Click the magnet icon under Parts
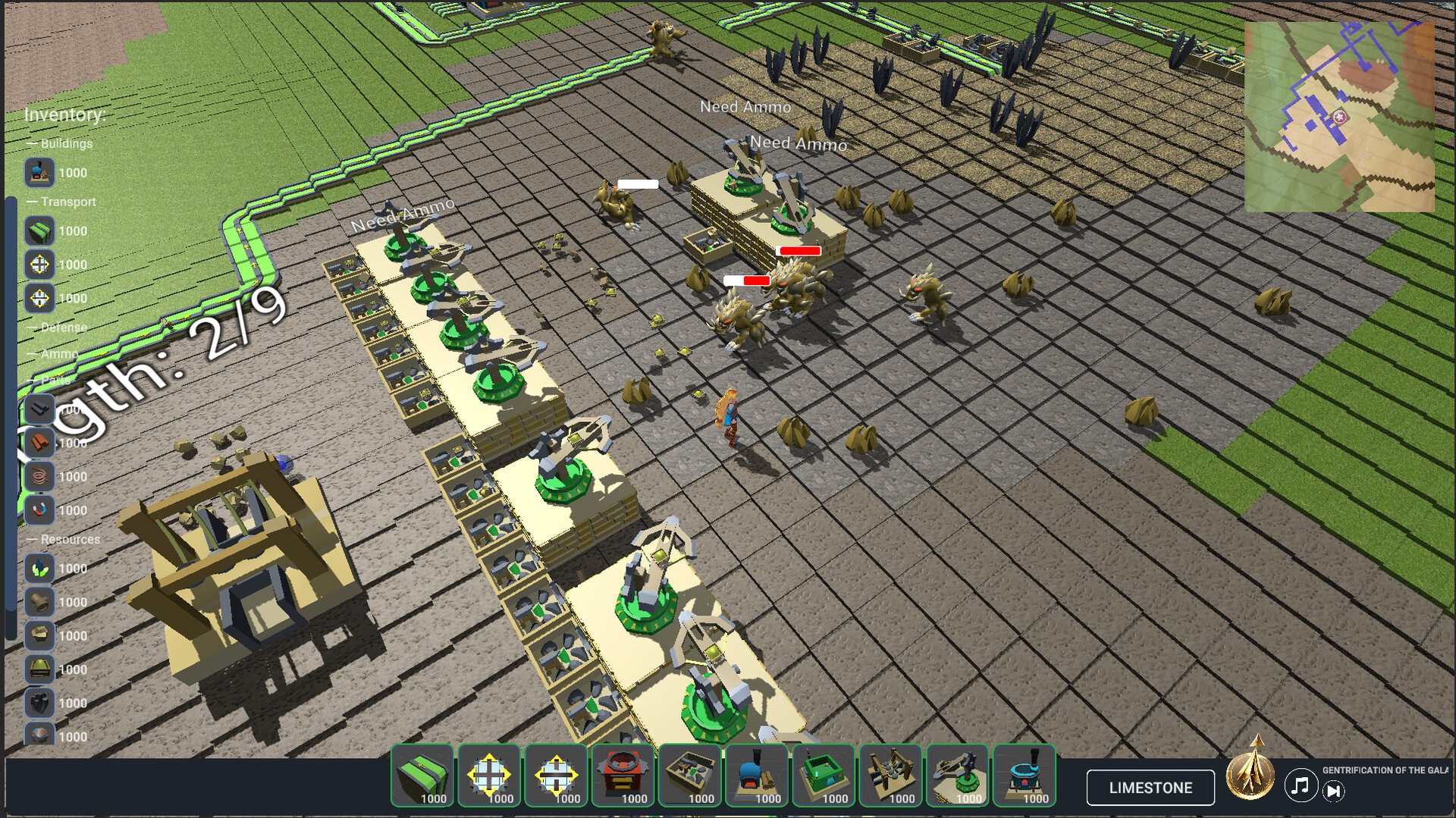 click(39, 509)
